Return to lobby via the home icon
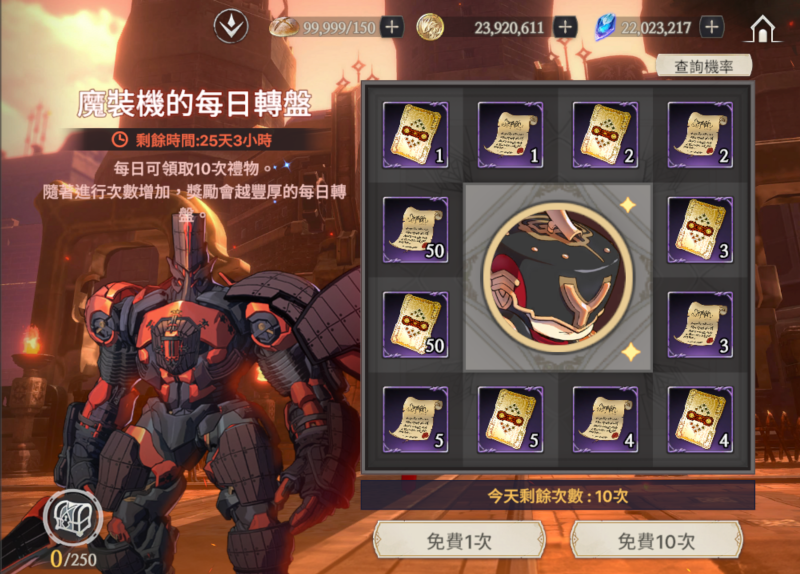 coord(764,28)
